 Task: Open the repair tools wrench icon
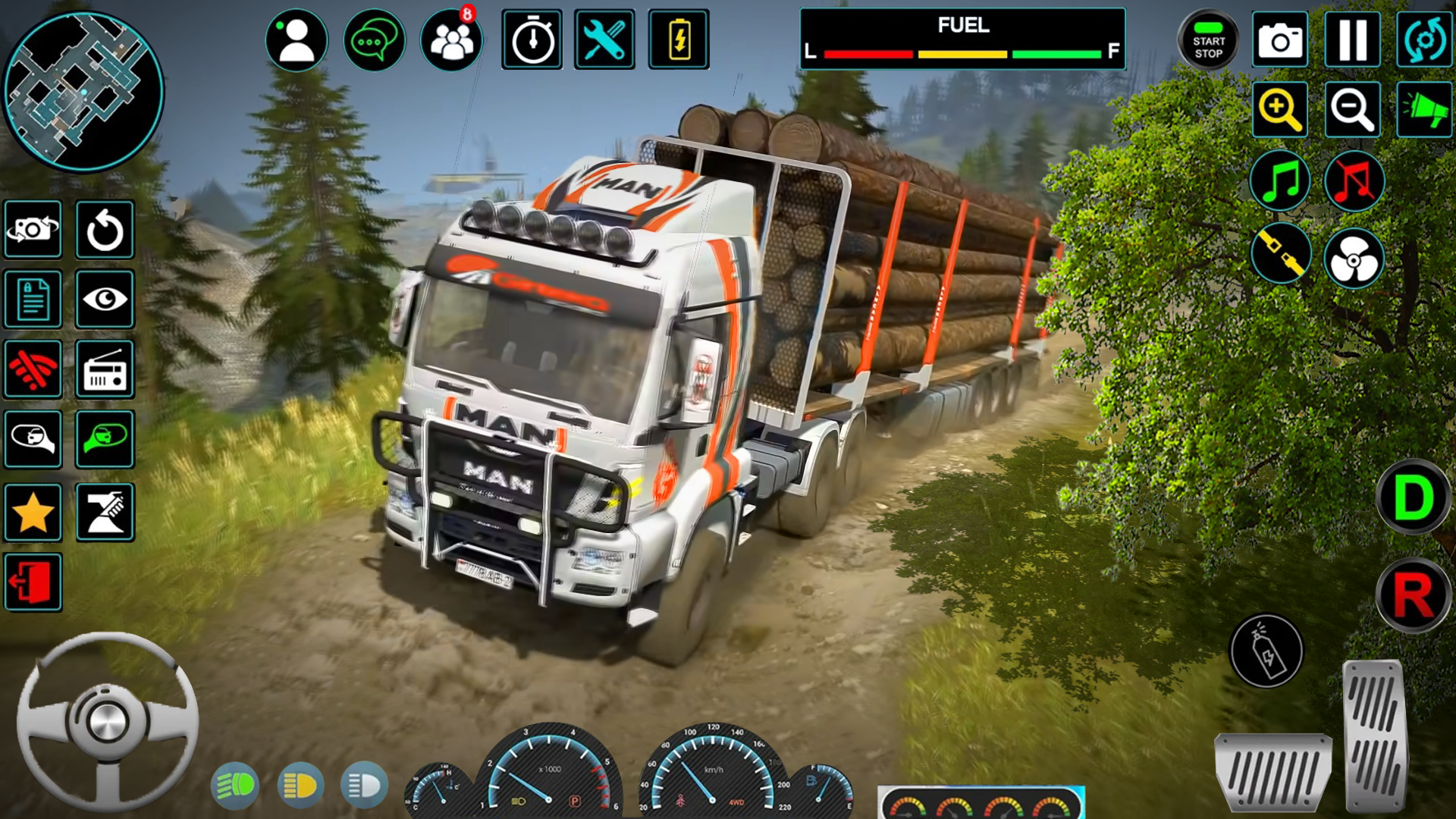coord(604,39)
